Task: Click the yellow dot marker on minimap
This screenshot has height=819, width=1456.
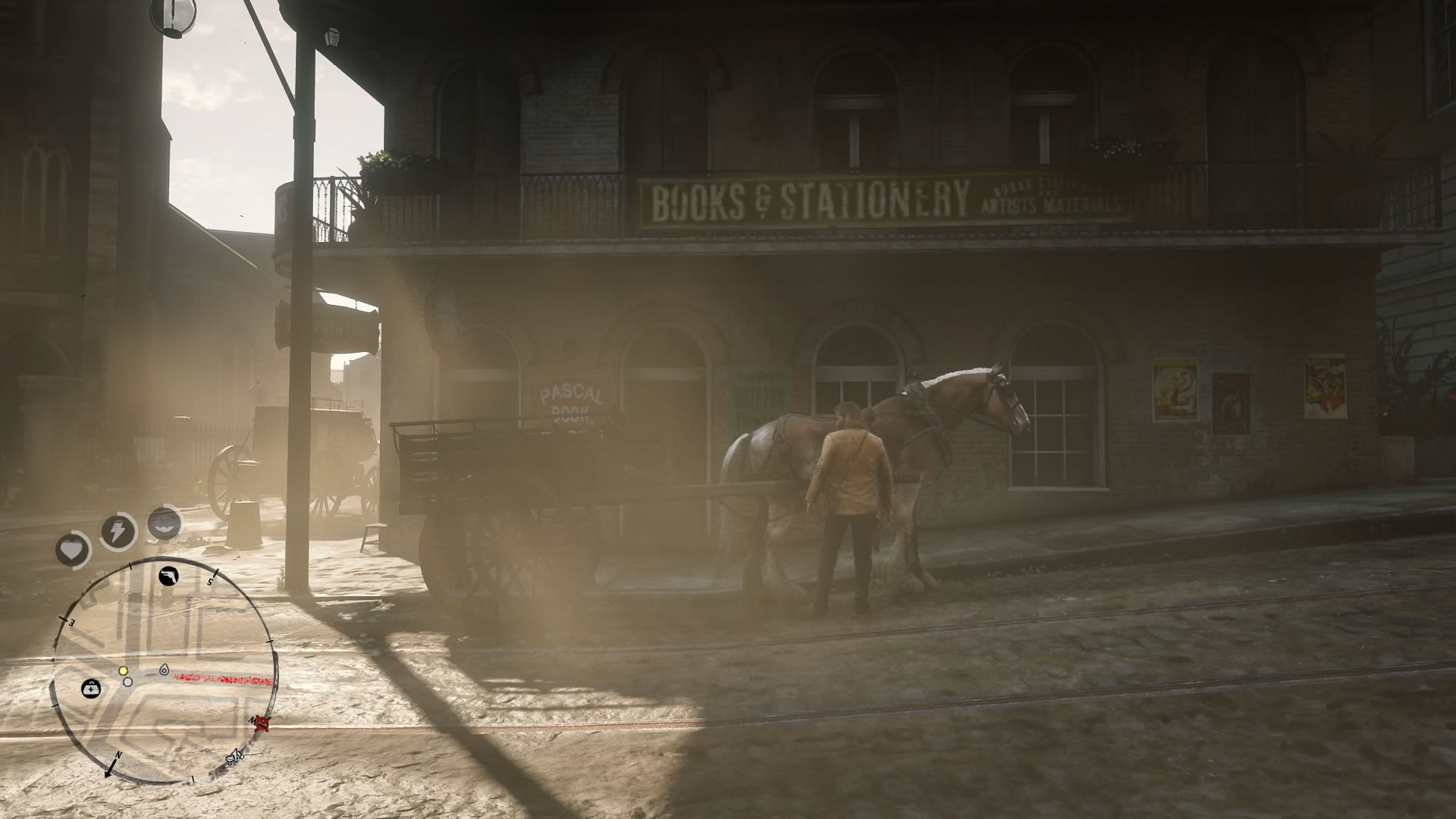Action: tap(123, 671)
